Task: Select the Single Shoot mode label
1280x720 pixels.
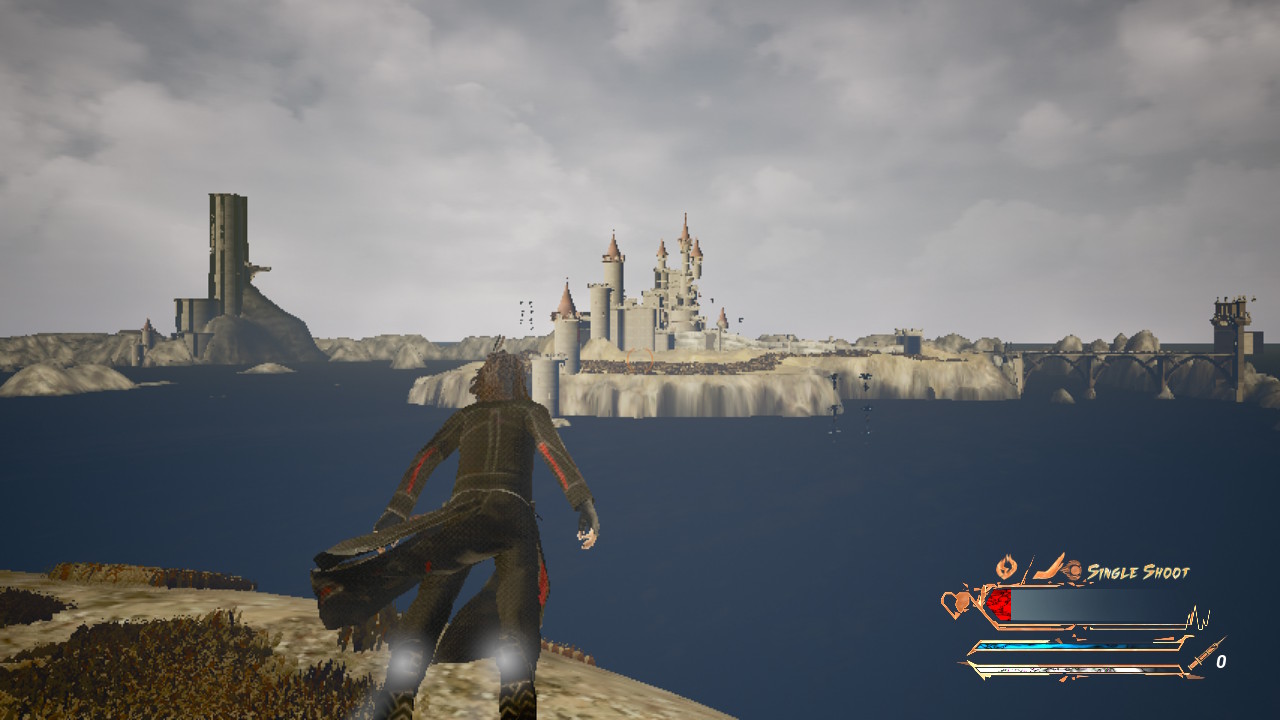Action: pyautogui.click(x=1138, y=571)
